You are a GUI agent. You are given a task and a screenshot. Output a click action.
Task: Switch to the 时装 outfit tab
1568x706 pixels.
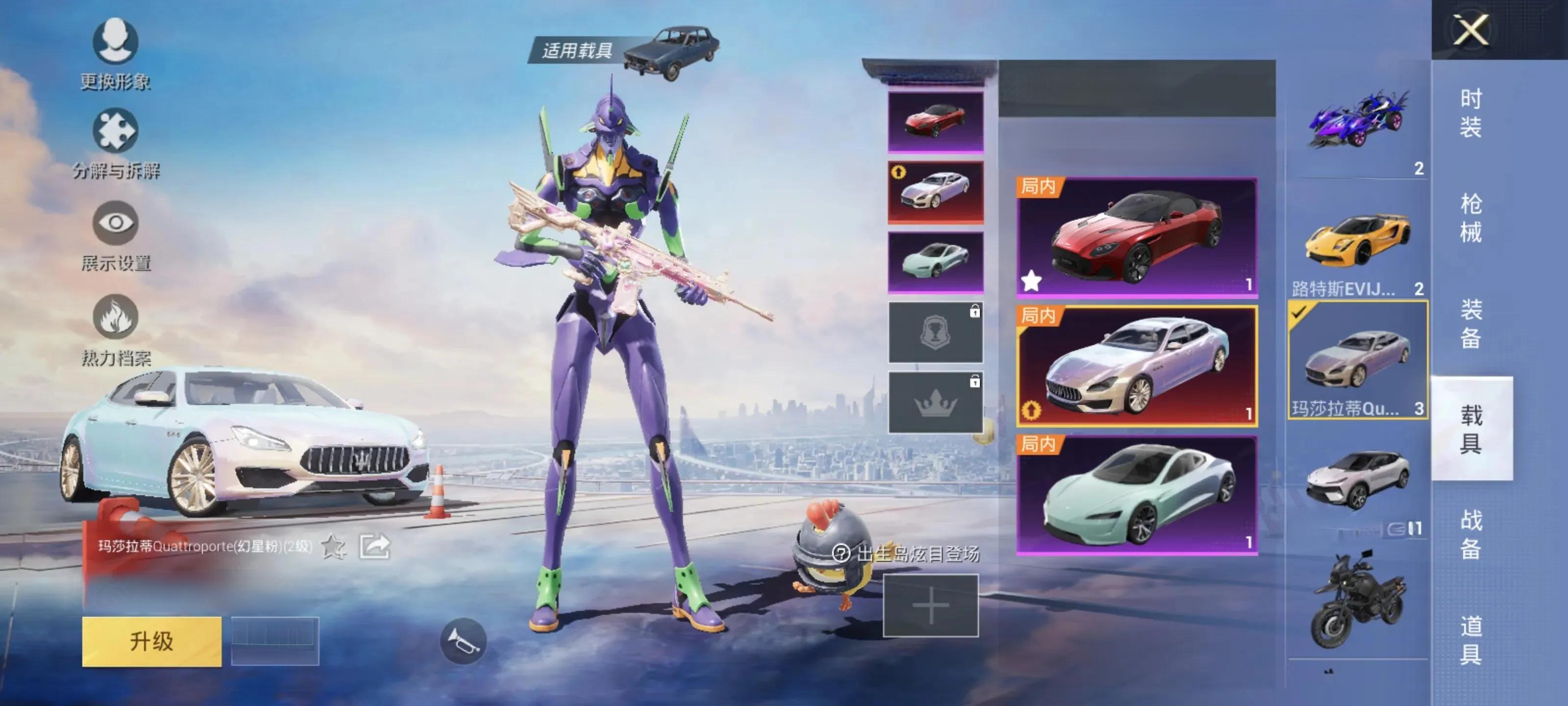pyautogui.click(x=1470, y=113)
